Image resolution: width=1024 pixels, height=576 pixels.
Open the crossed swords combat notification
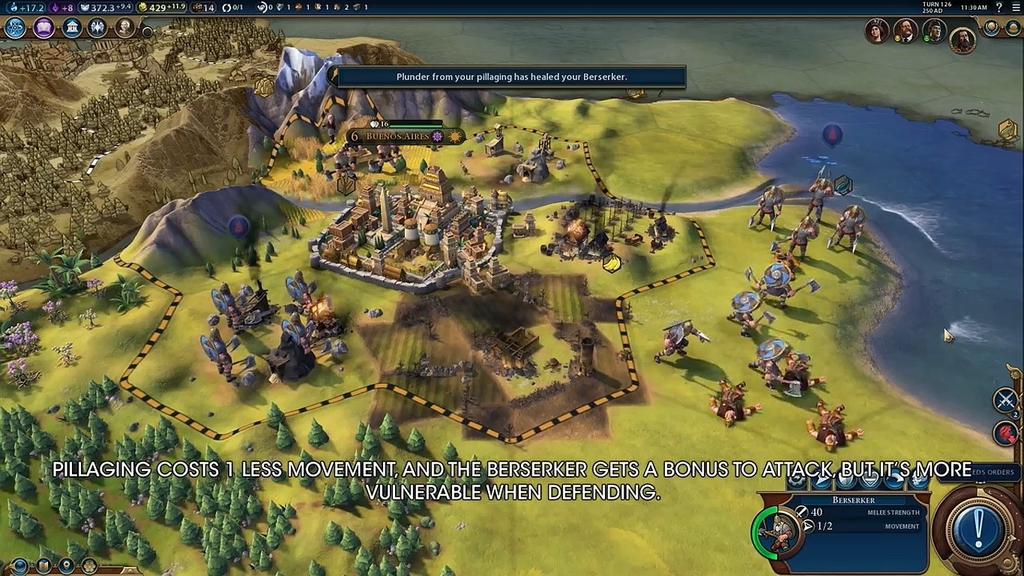[1004, 401]
